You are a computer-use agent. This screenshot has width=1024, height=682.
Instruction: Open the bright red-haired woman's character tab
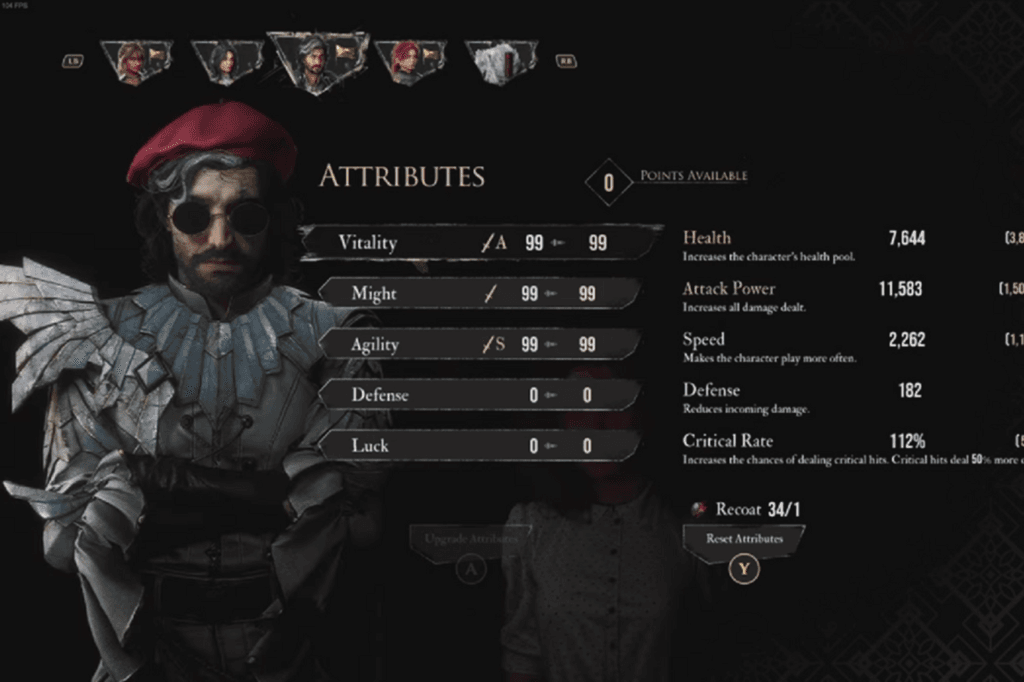click(x=409, y=60)
